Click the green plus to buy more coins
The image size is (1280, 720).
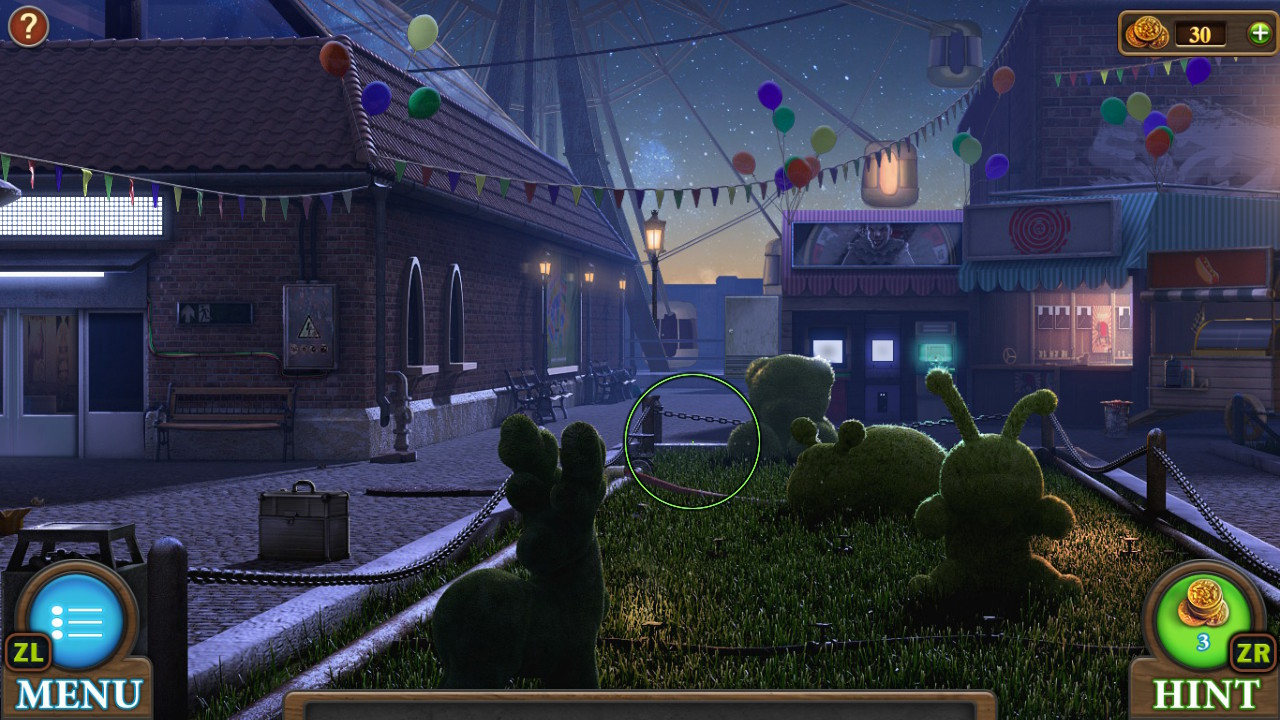click(1258, 32)
